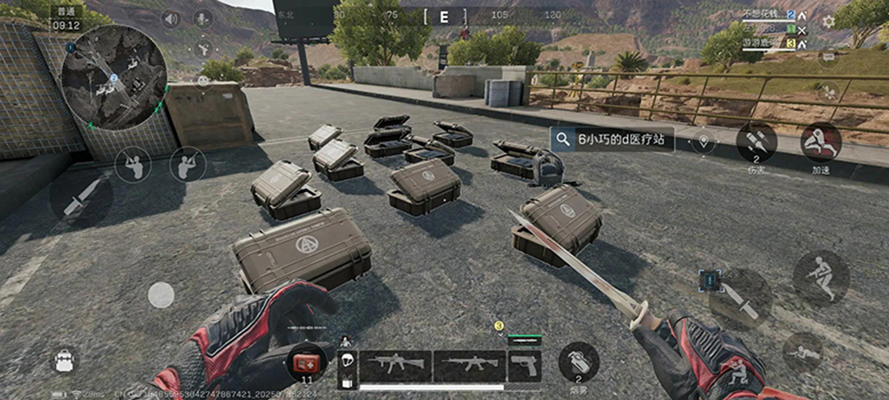Image resolution: width=889 pixels, height=400 pixels.
Task: Open the settings gear
Action: click(x=828, y=21)
